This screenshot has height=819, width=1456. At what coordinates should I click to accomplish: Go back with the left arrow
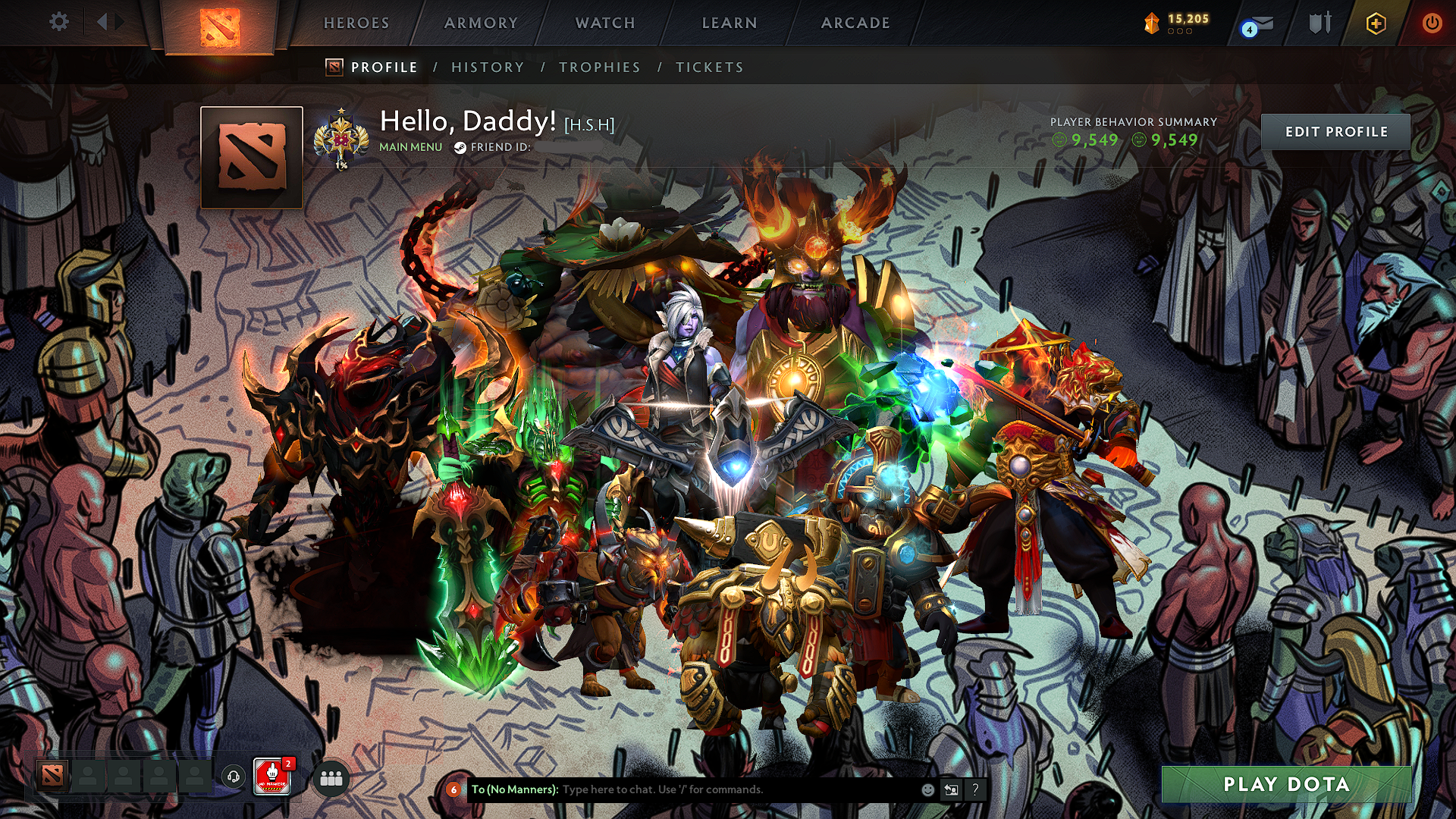(x=102, y=22)
